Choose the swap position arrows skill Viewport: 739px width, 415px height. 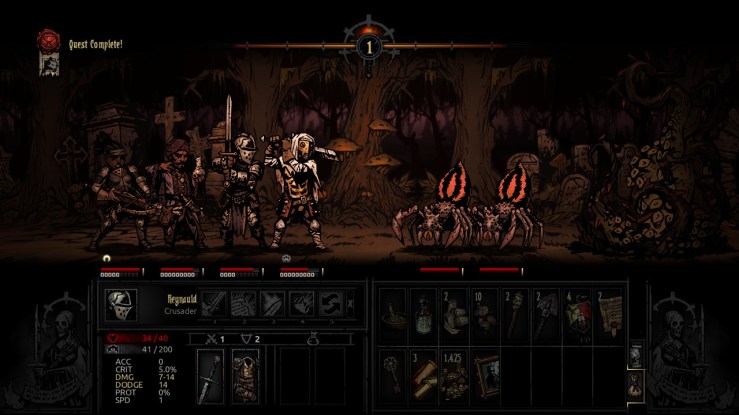click(x=331, y=304)
